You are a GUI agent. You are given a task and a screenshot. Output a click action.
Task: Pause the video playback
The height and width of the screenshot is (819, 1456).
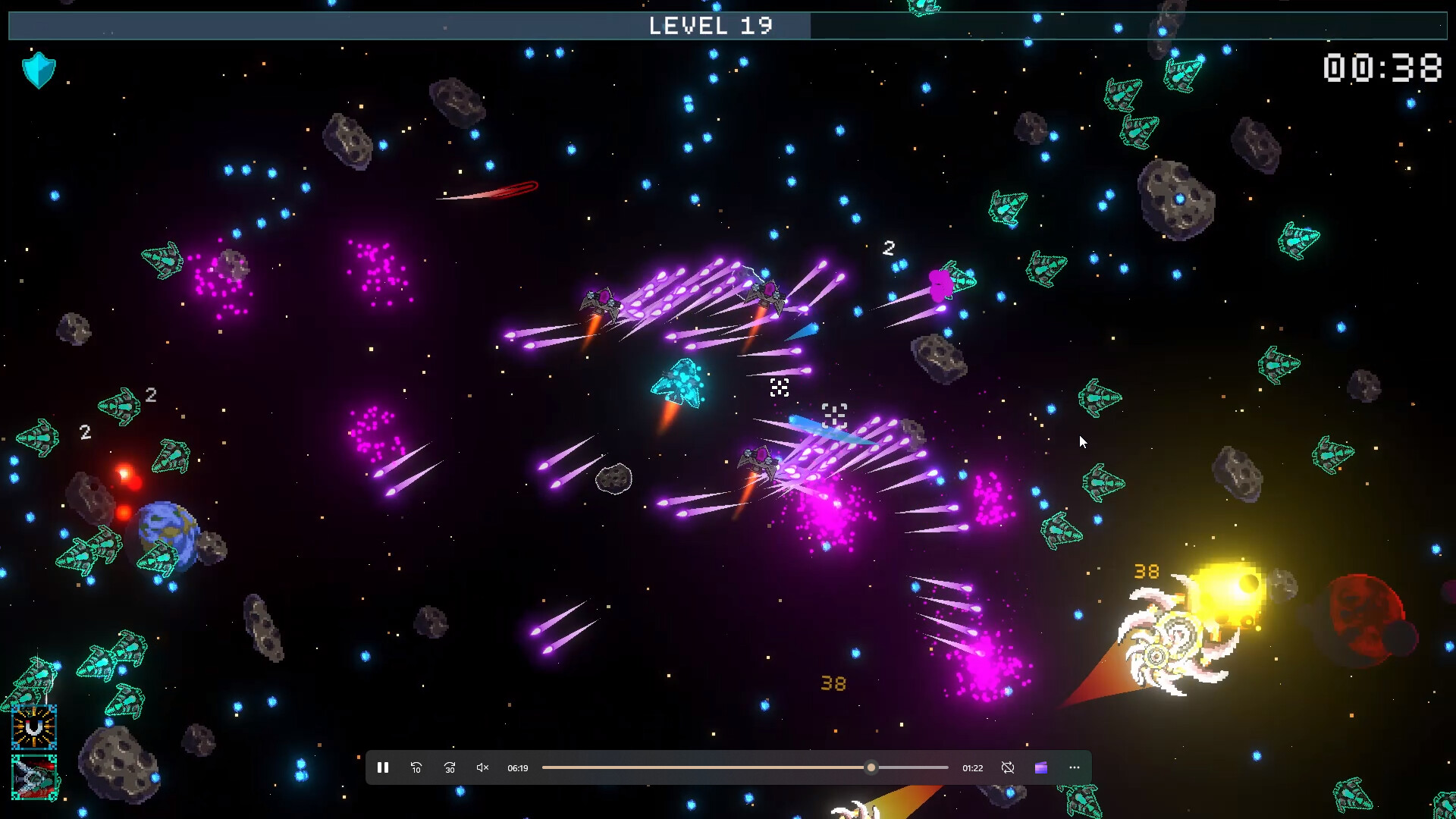pos(383,767)
